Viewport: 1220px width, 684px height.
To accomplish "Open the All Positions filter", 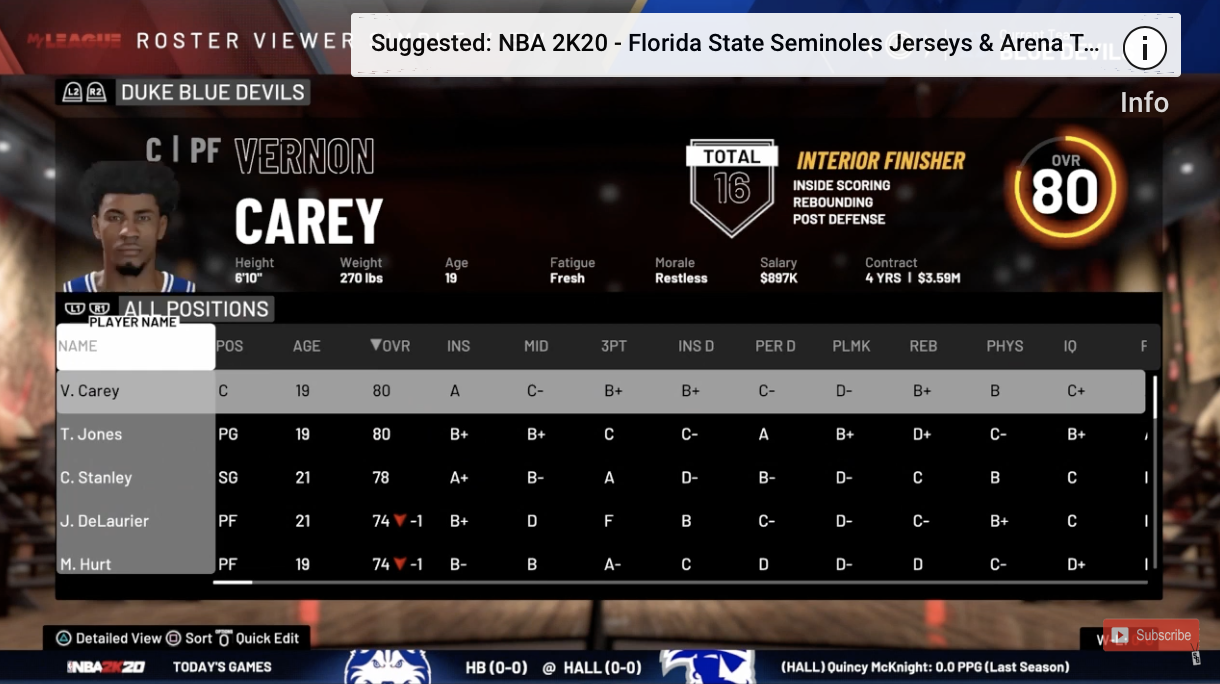I will pos(195,309).
